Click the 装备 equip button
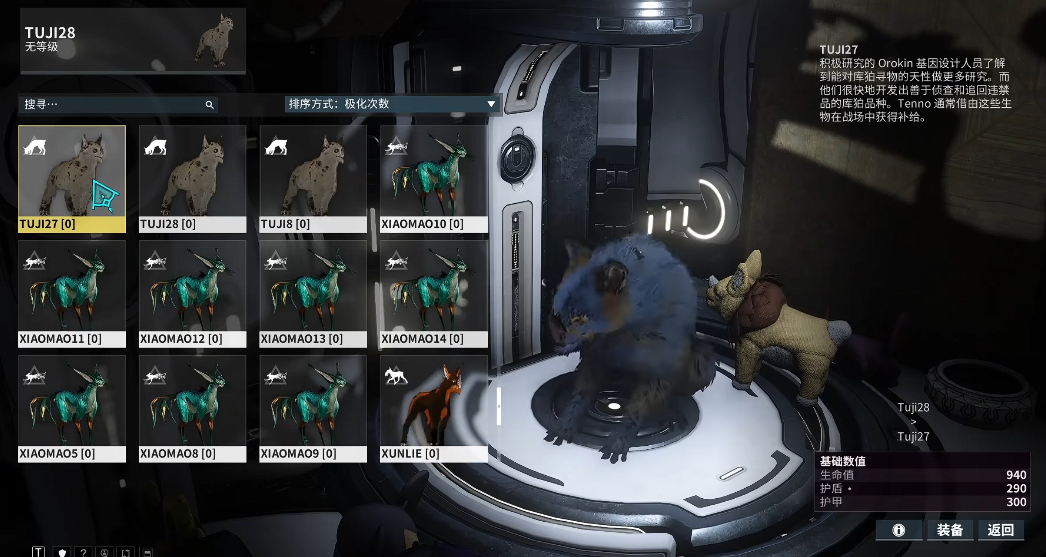 pos(950,530)
